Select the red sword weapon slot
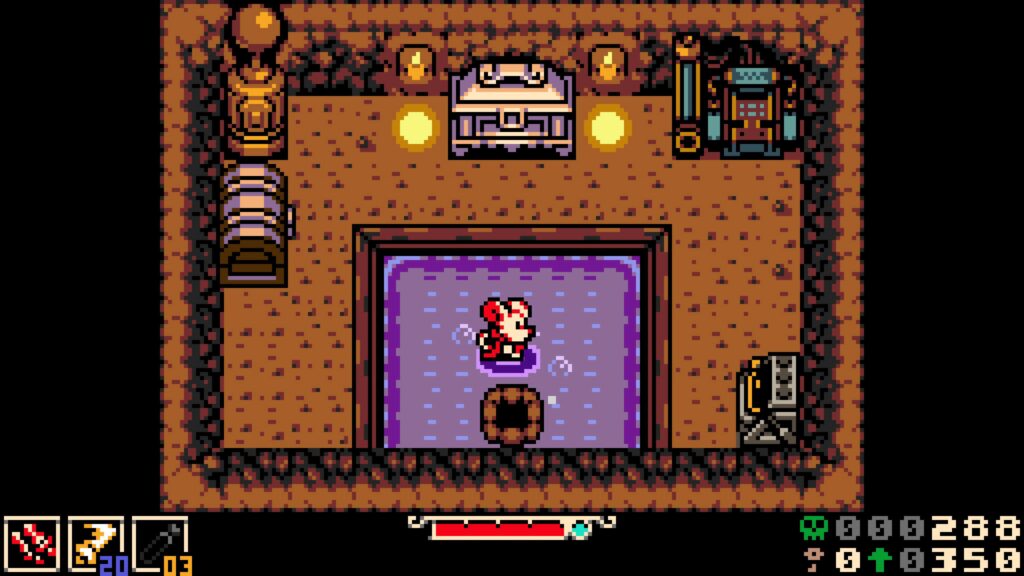The width and height of the screenshot is (1024, 576). point(32,544)
